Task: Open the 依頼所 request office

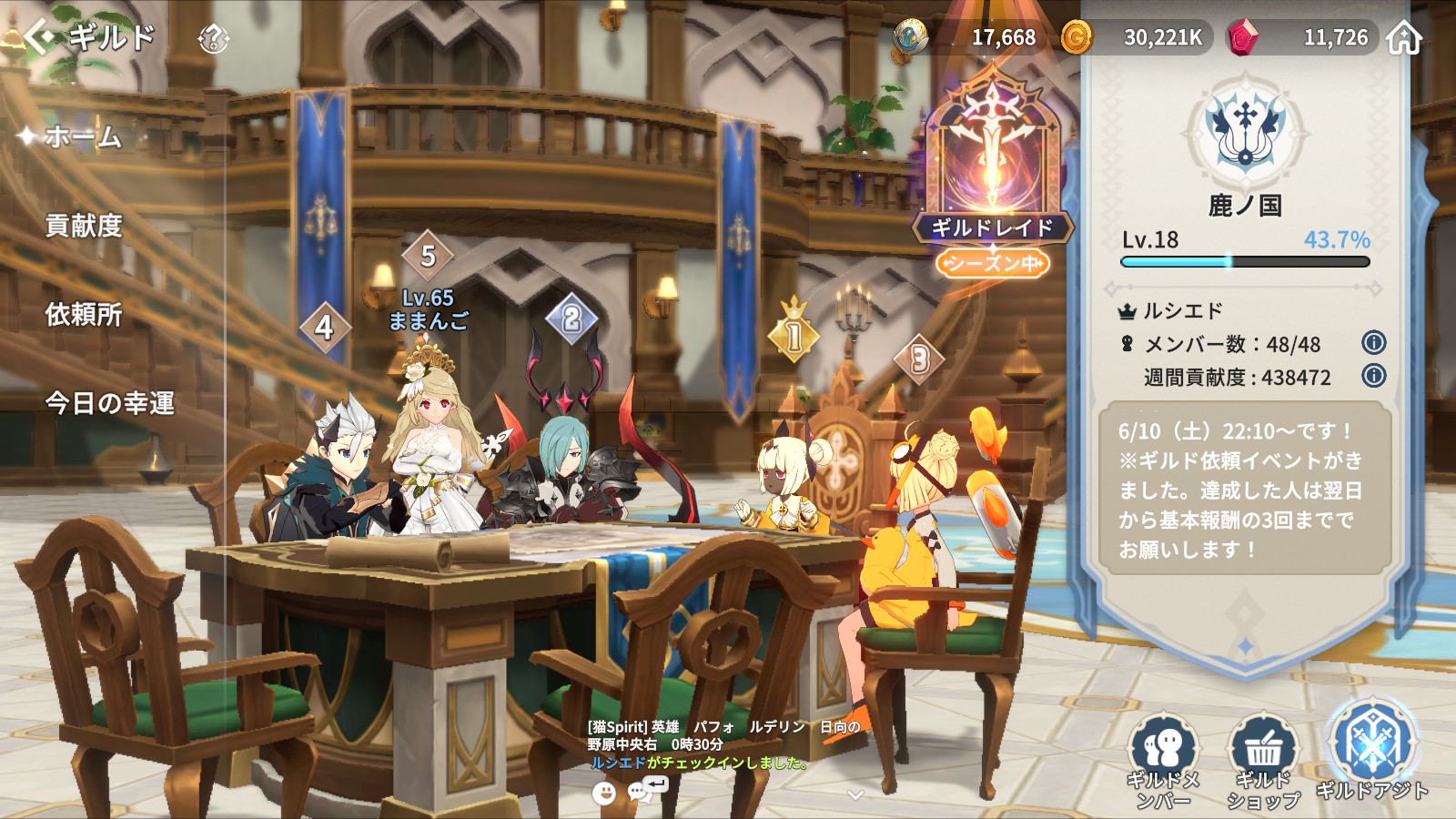Action: 84,315
